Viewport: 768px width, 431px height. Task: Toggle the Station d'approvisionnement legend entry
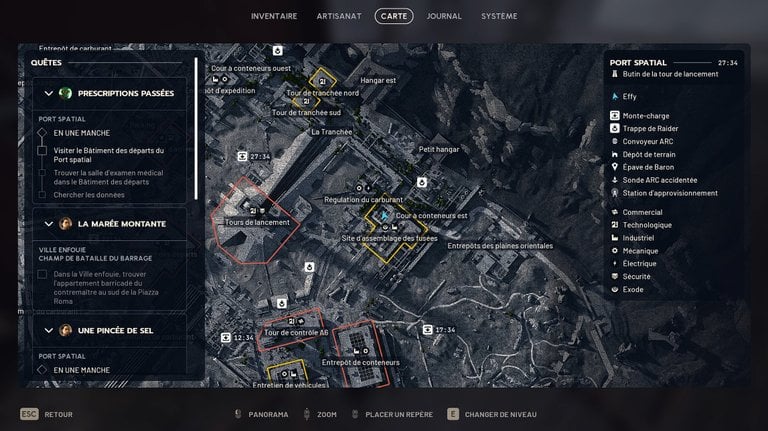(669, 193)
